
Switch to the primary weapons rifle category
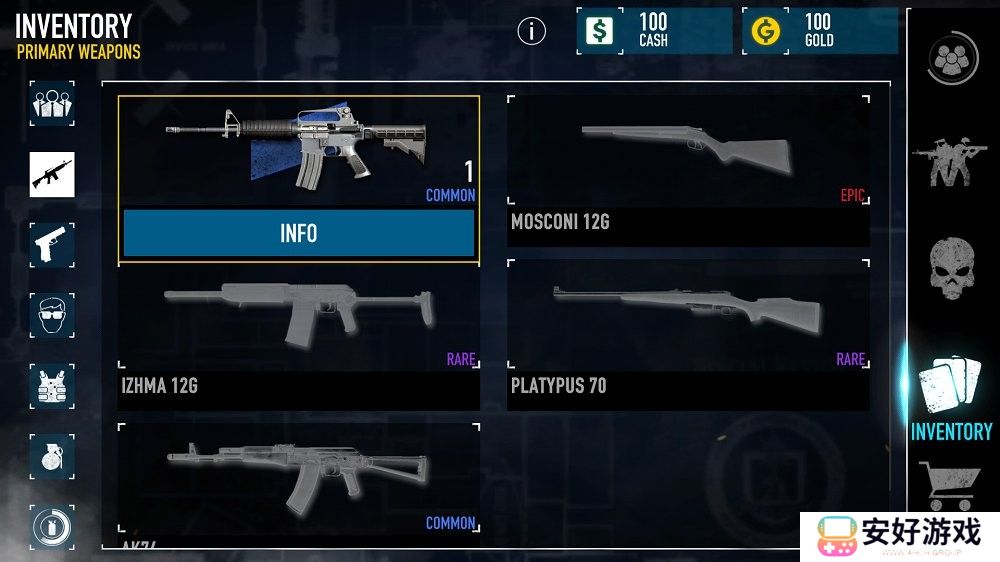(x=52, y=173)
